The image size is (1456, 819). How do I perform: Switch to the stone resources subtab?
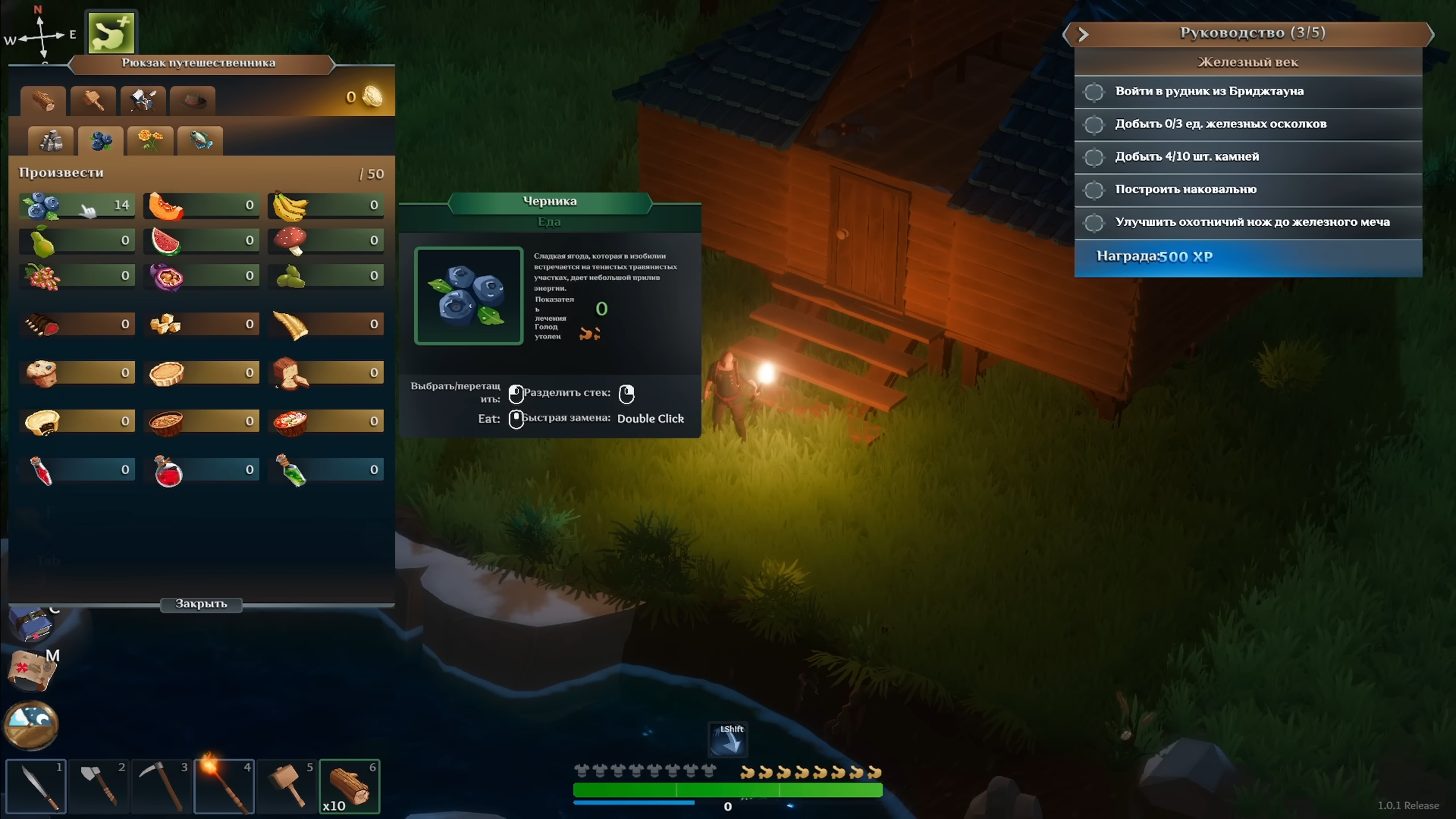point(51,140)
